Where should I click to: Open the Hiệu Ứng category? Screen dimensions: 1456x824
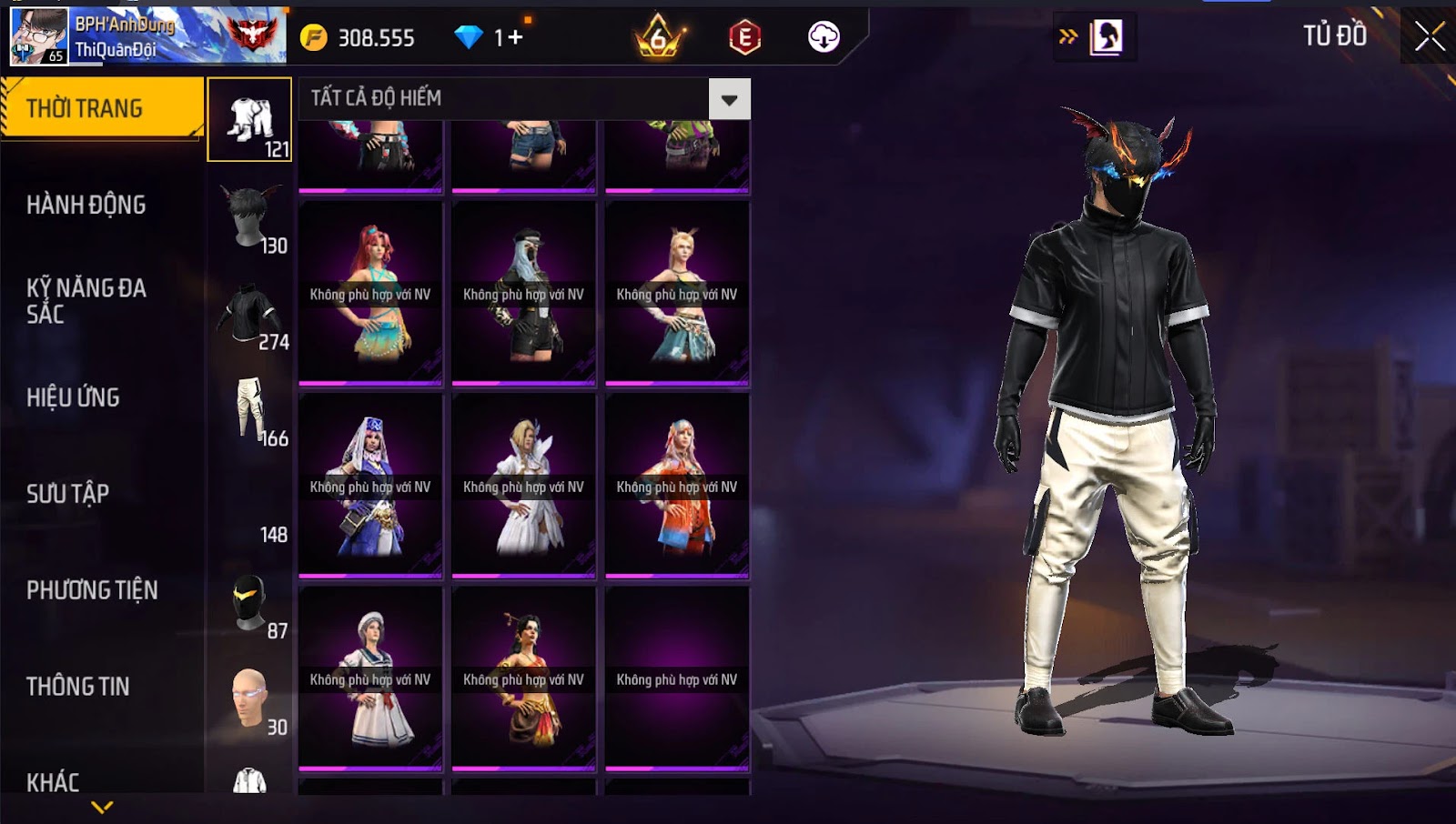pos(74,397)
